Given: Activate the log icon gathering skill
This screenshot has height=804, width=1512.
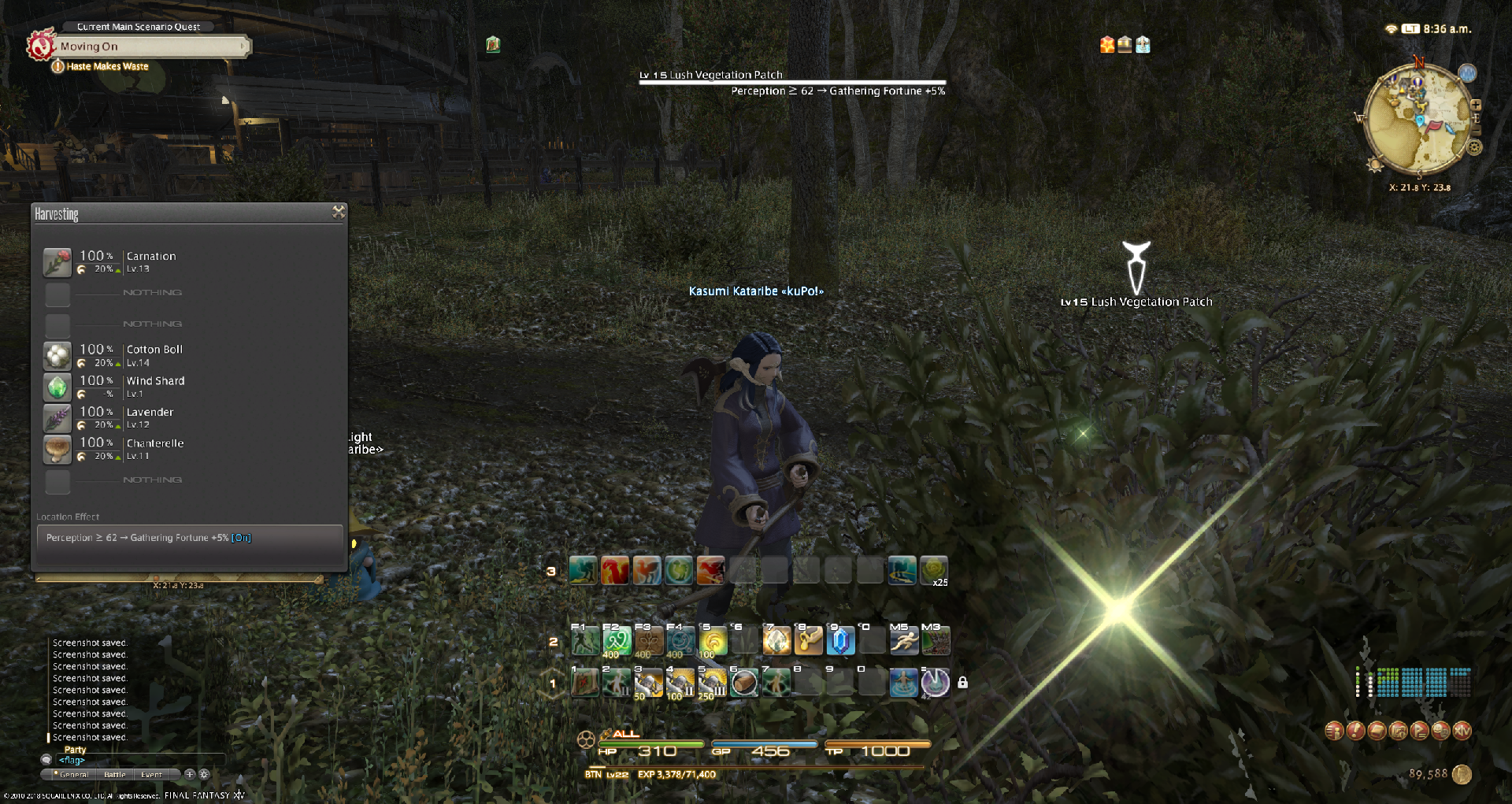Looking at the screenshot, I should pos(744,683).
